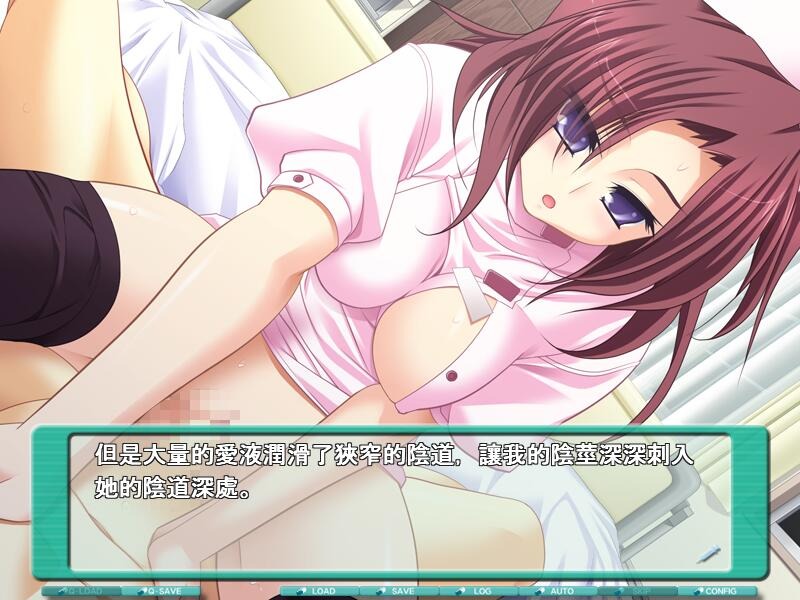Activate the dimmed Q-LOAD button
Image resolution: width=800 pixels, height=600 pixels.
(x=82, y=591)
